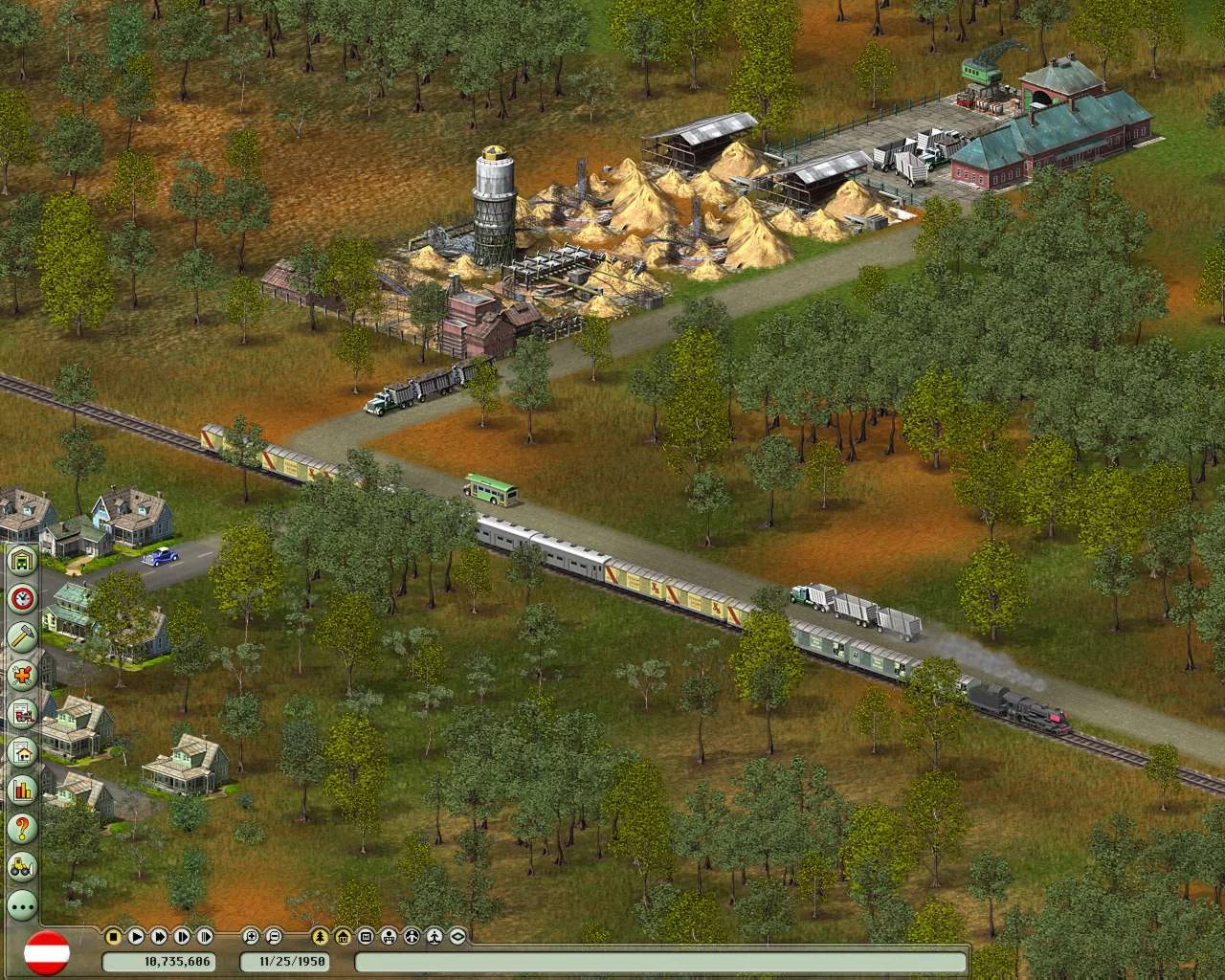Open the schedule clock tool

(21, 598)
